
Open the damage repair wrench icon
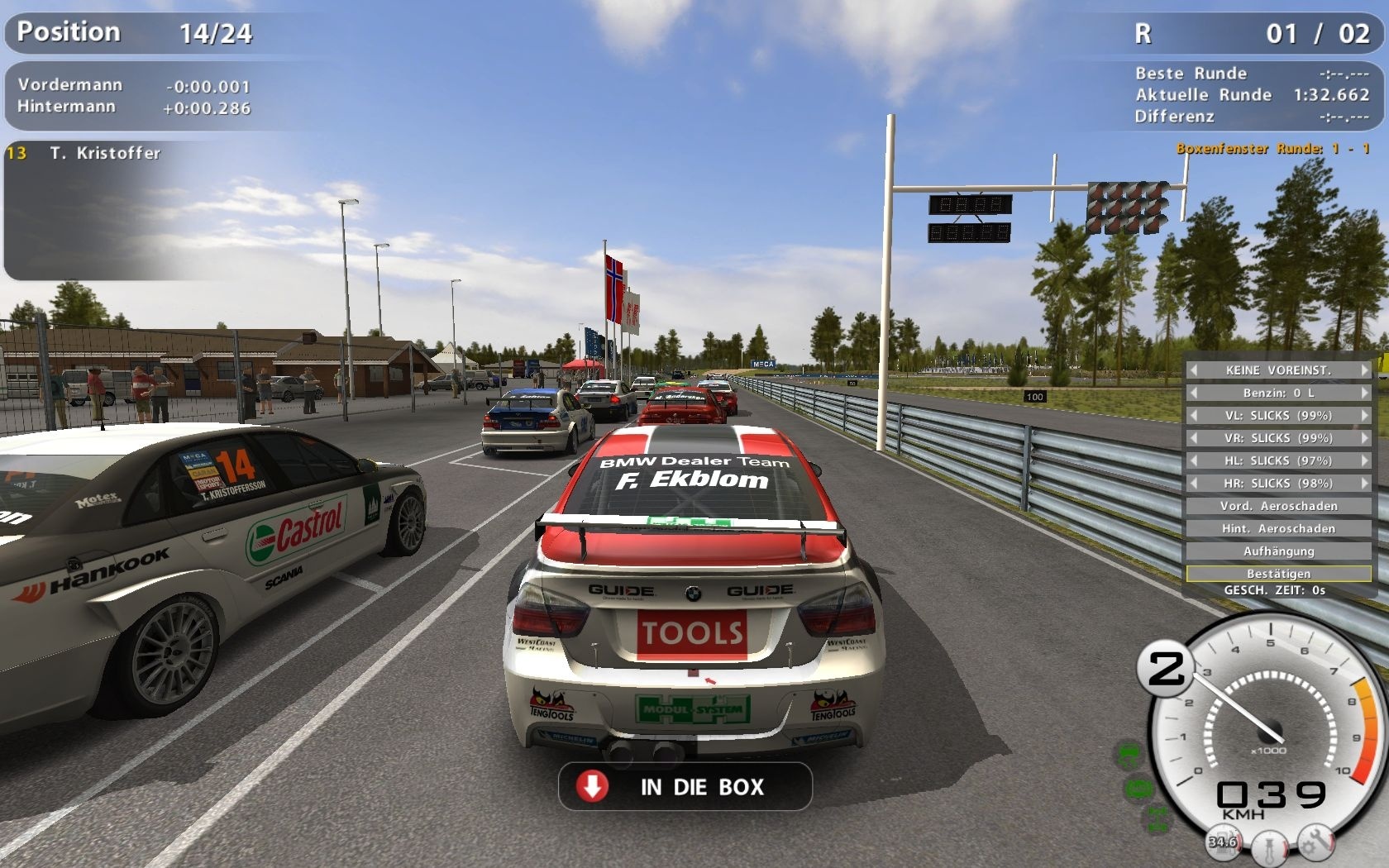[x=1315, y=841]
